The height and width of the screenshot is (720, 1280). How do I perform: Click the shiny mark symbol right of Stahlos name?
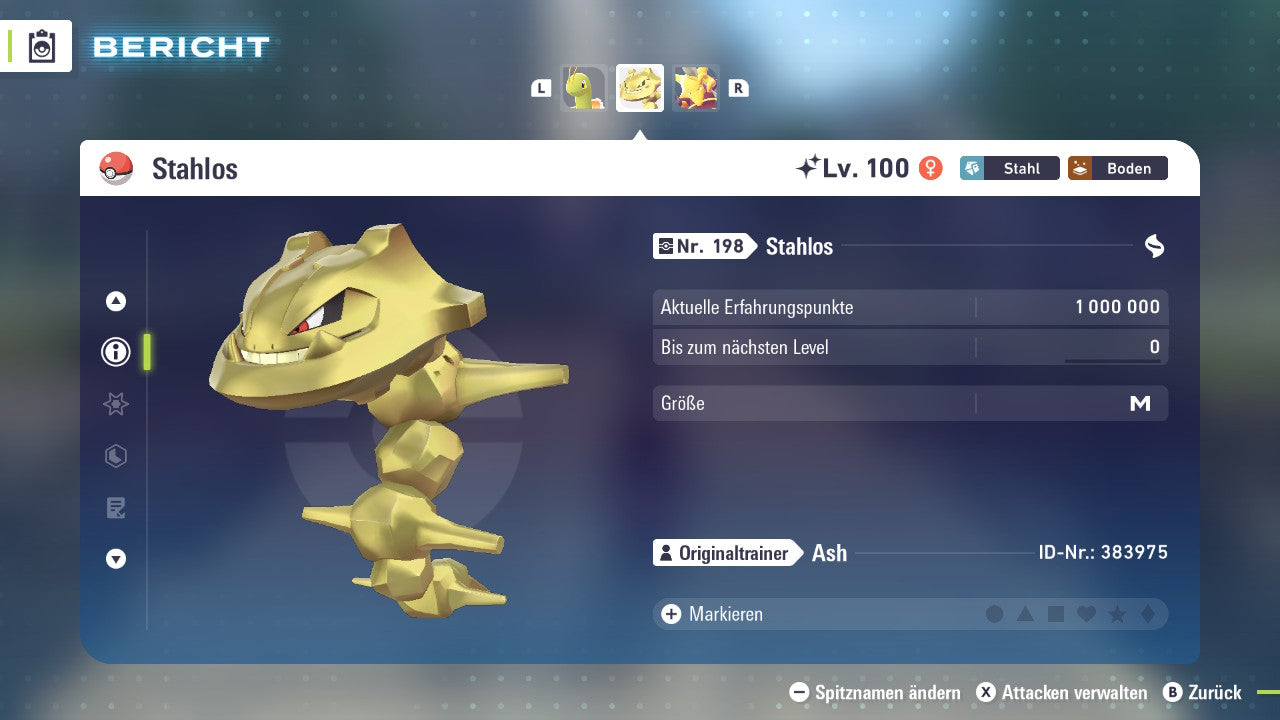[x=1156, y=246]
